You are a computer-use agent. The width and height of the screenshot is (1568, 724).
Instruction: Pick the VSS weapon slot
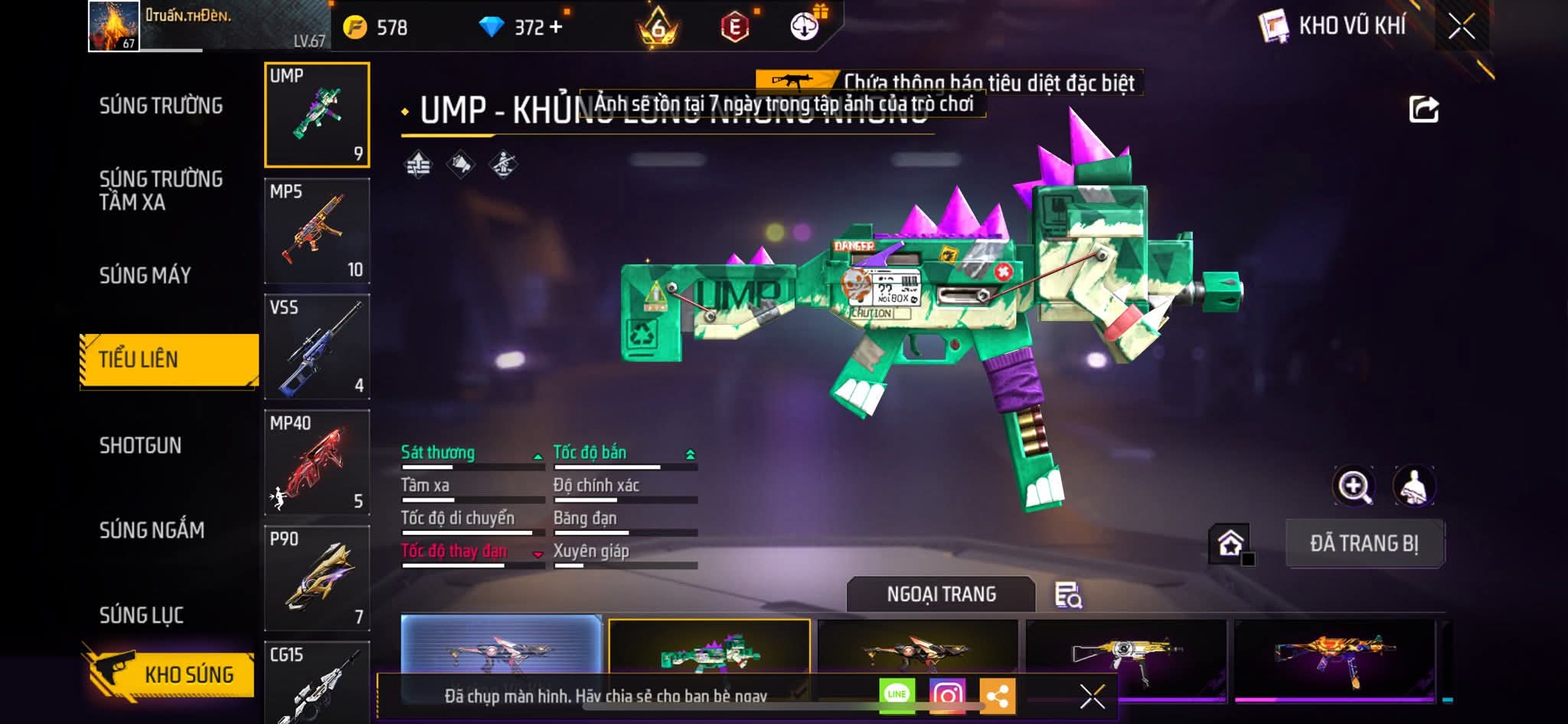(317, 346)
